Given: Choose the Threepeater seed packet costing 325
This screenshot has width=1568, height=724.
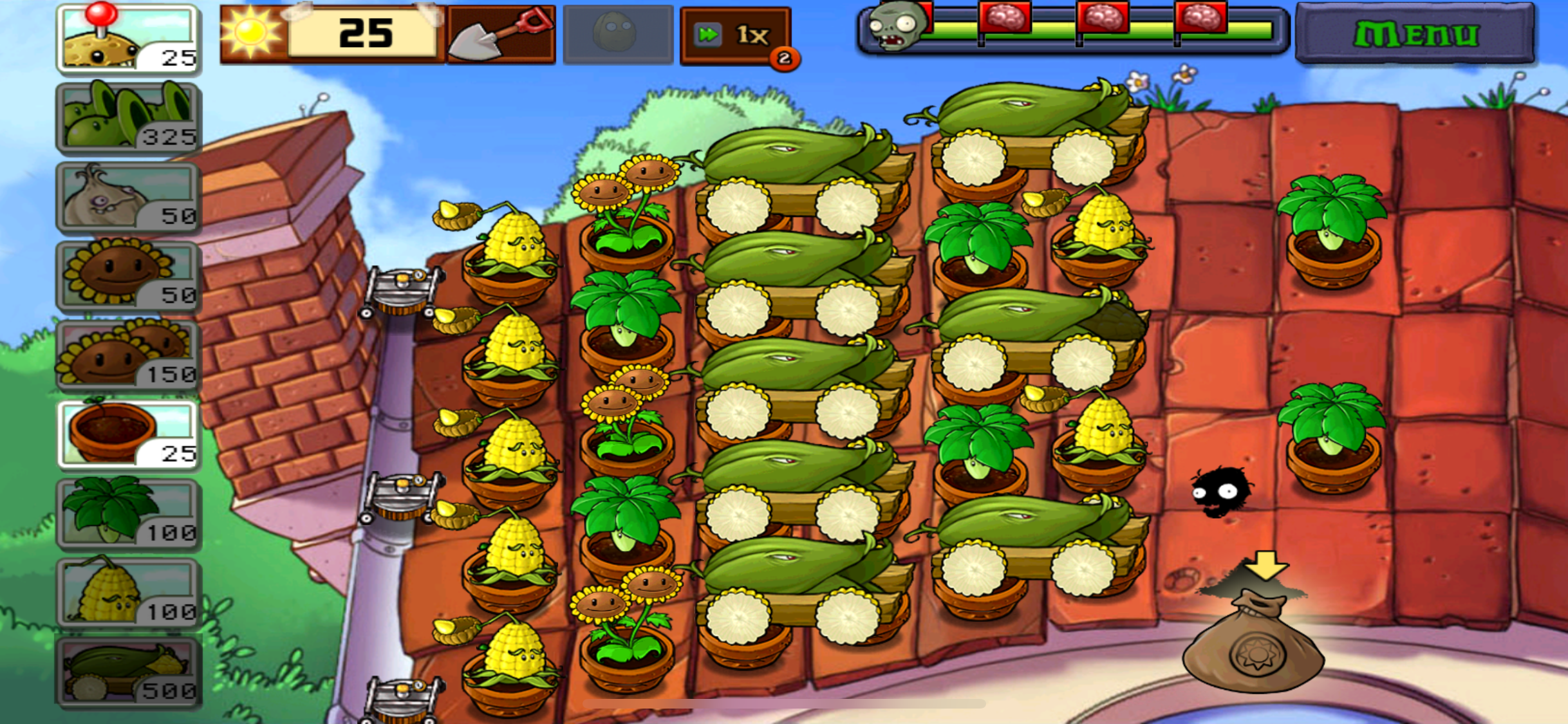Looking at the screenshot, I should [x=127, y=117].
